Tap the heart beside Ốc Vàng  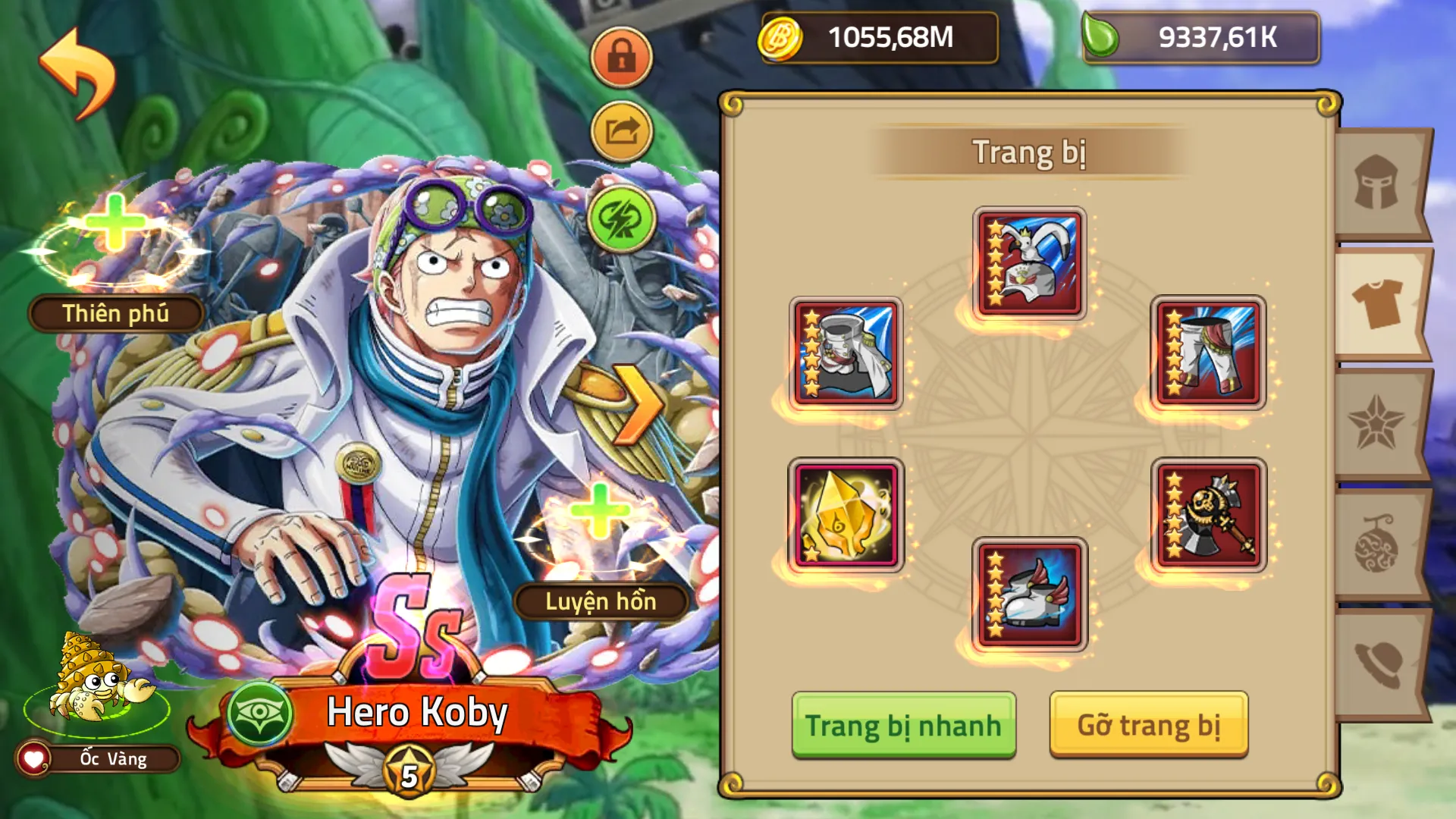click(32, 758)
